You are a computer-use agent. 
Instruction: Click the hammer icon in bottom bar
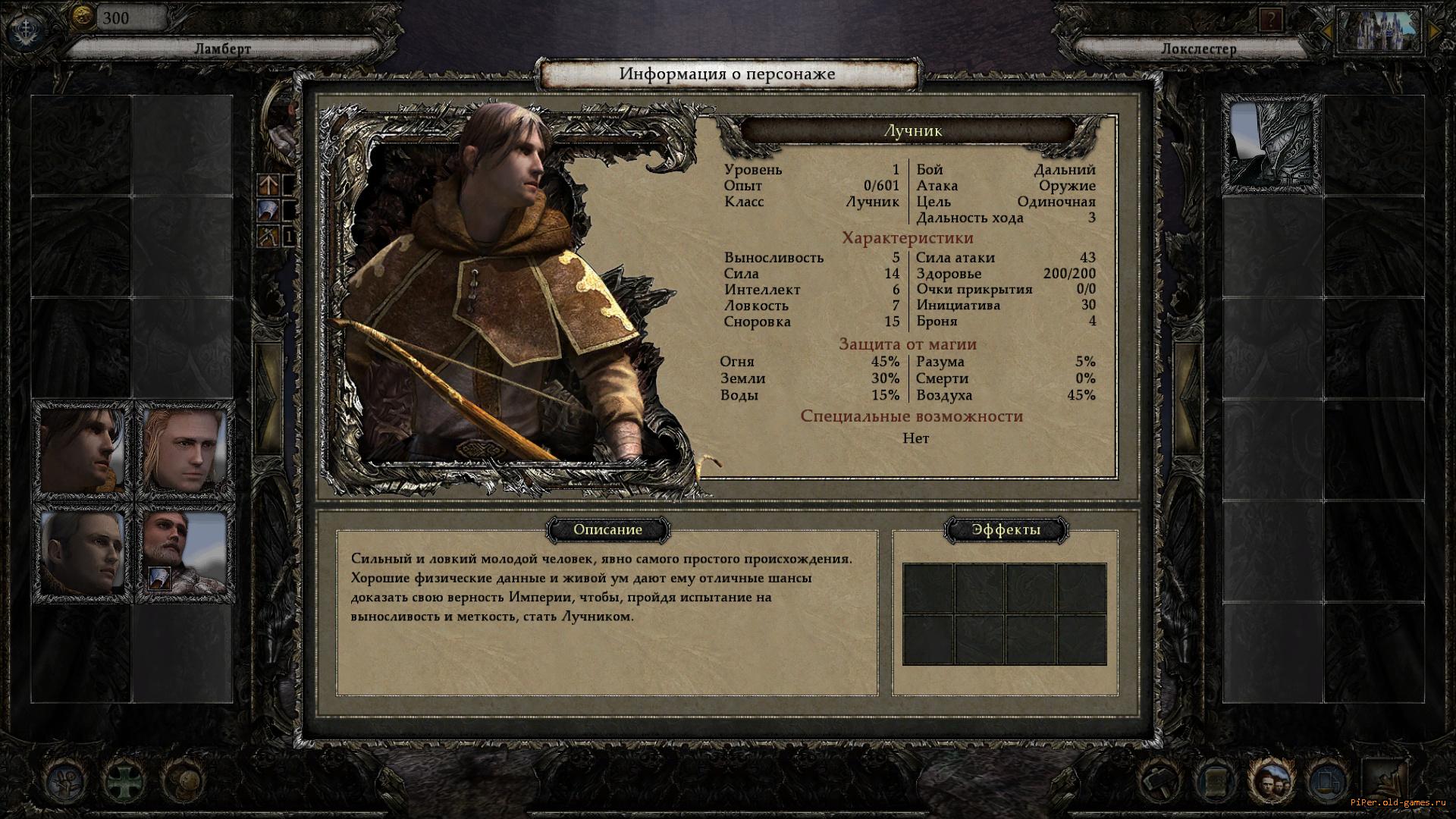pyautogui.click(x=1158, y=781)
